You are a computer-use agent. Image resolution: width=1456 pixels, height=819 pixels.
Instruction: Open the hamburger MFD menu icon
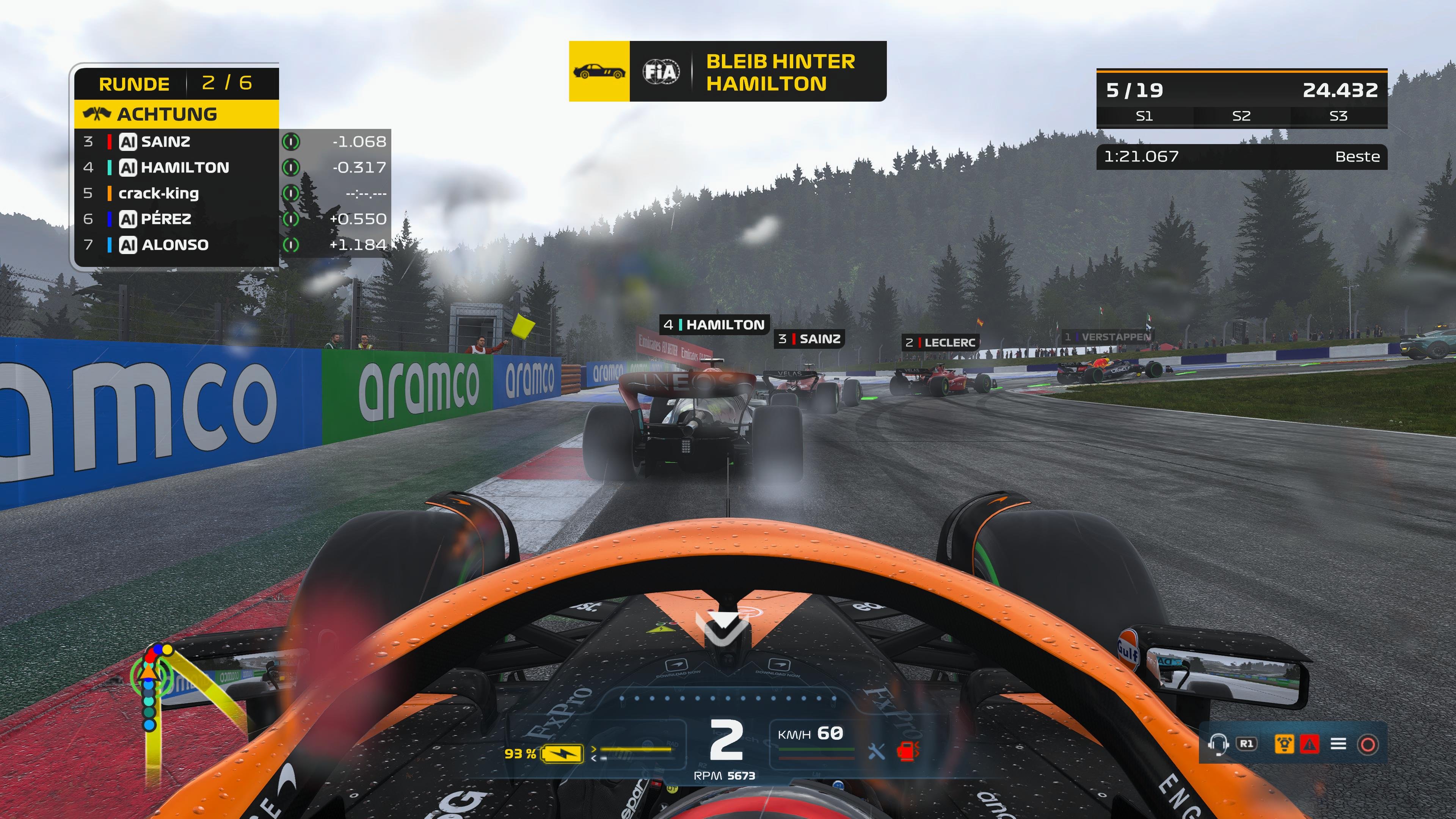pos(1338,744)
